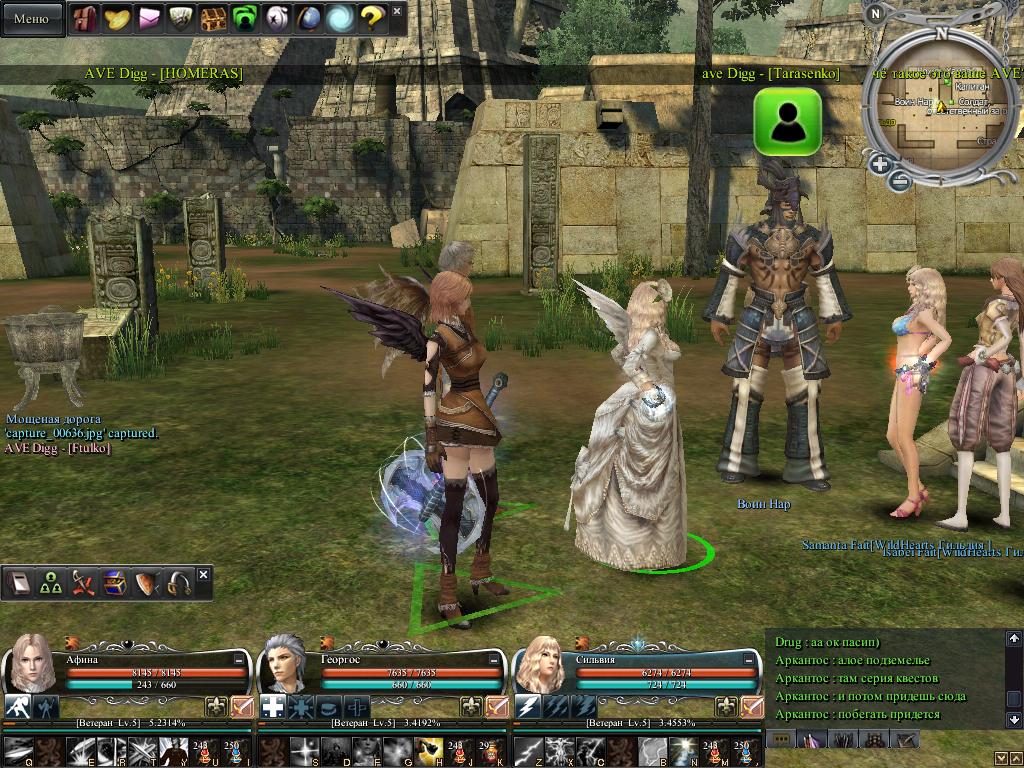
Task: Click the gold coins icon
Action: 118,17
